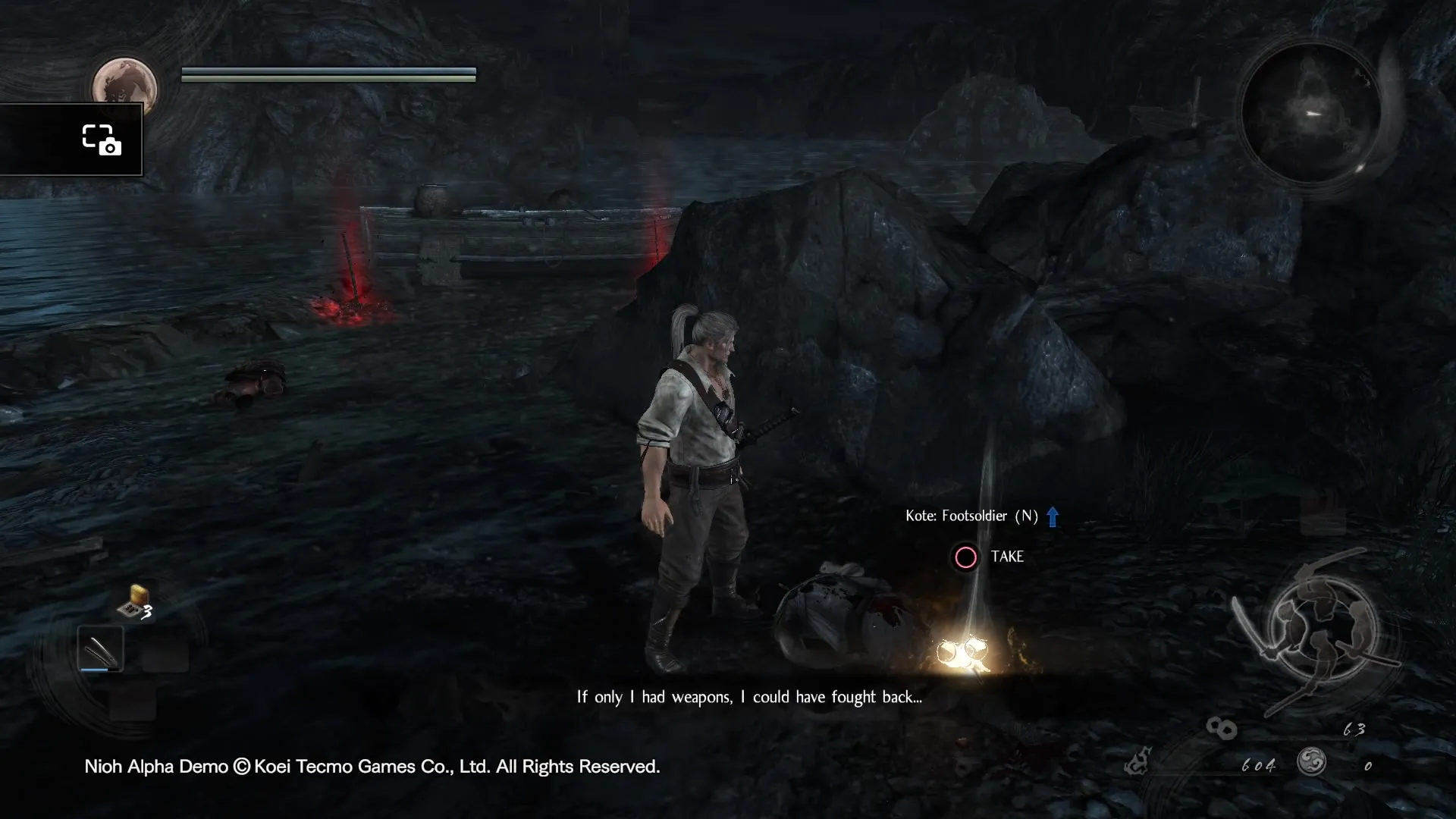Screen dimensions: 1456x819
Task: Use the quick item with count 3
Action: (134, 603)
